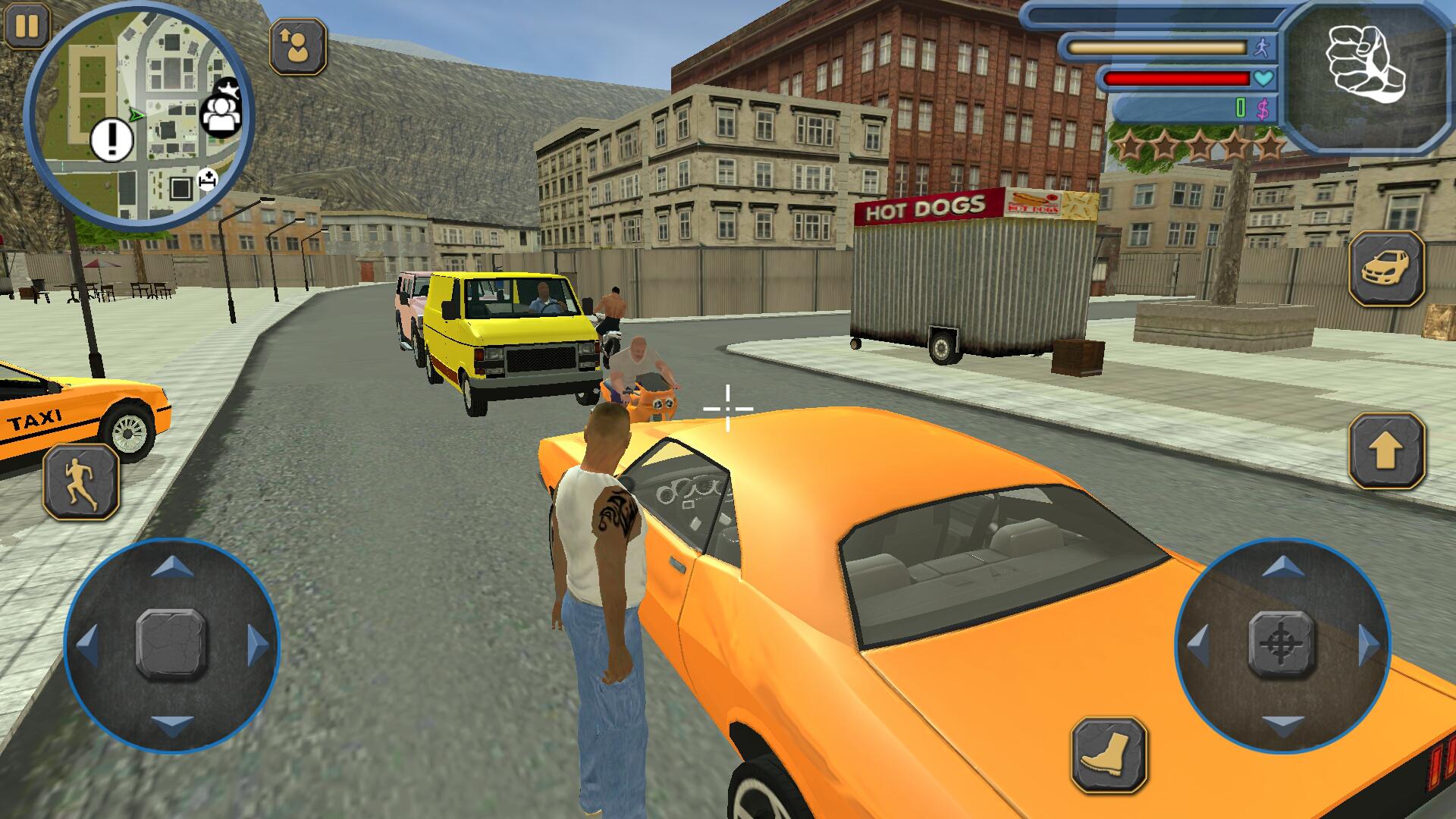Screen dimensions: 1456x819
Task: Tap the up-arrow jump button
Action: [1386, 451]
